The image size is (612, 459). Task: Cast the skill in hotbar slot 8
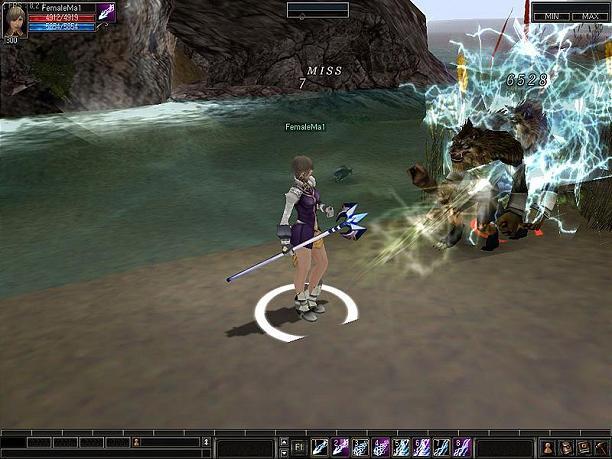tap(461, 446)
